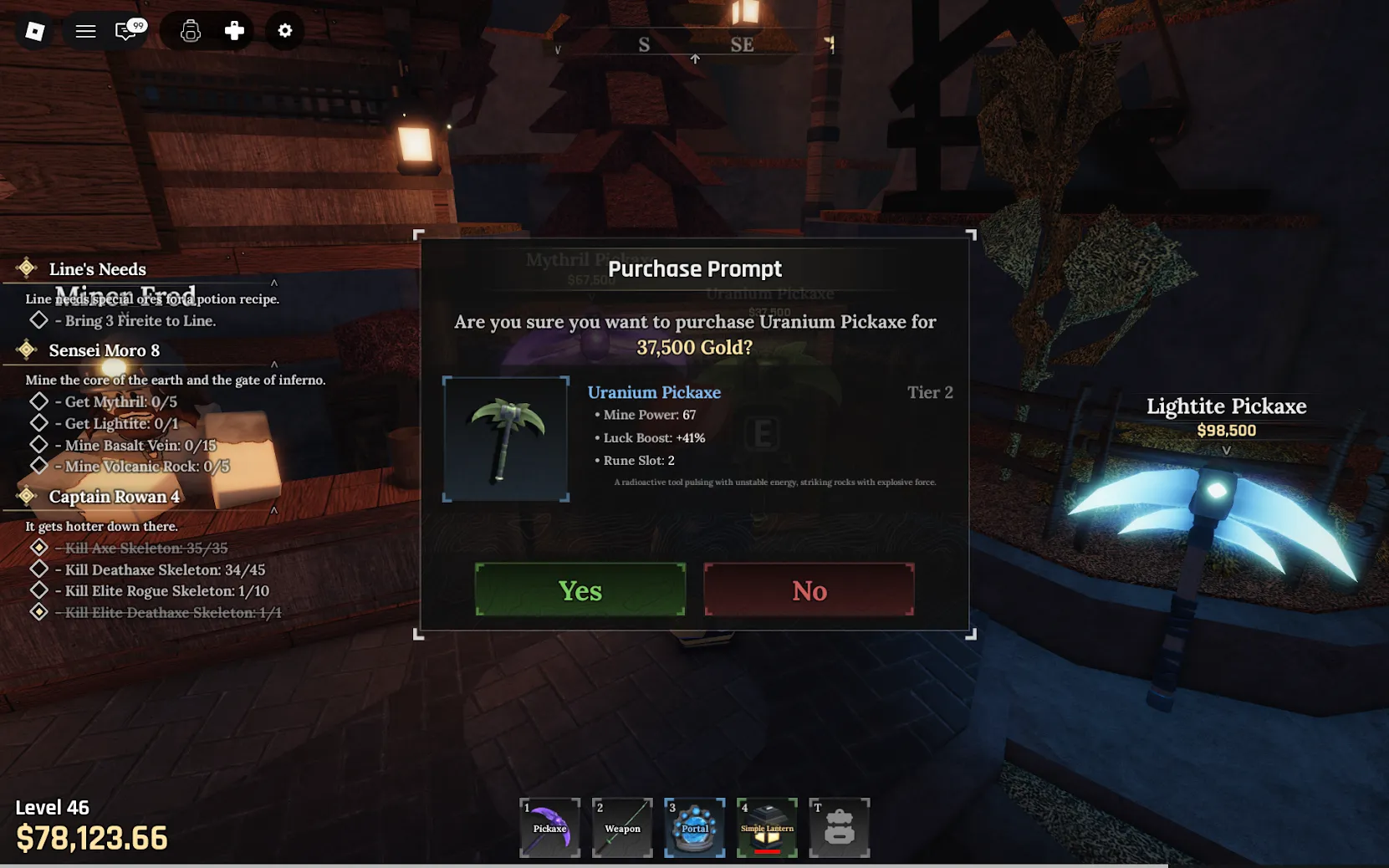Viewport: 1389px width, 868px height.
Task: Open the Roblox menu logo button
Action: (35, 31)
